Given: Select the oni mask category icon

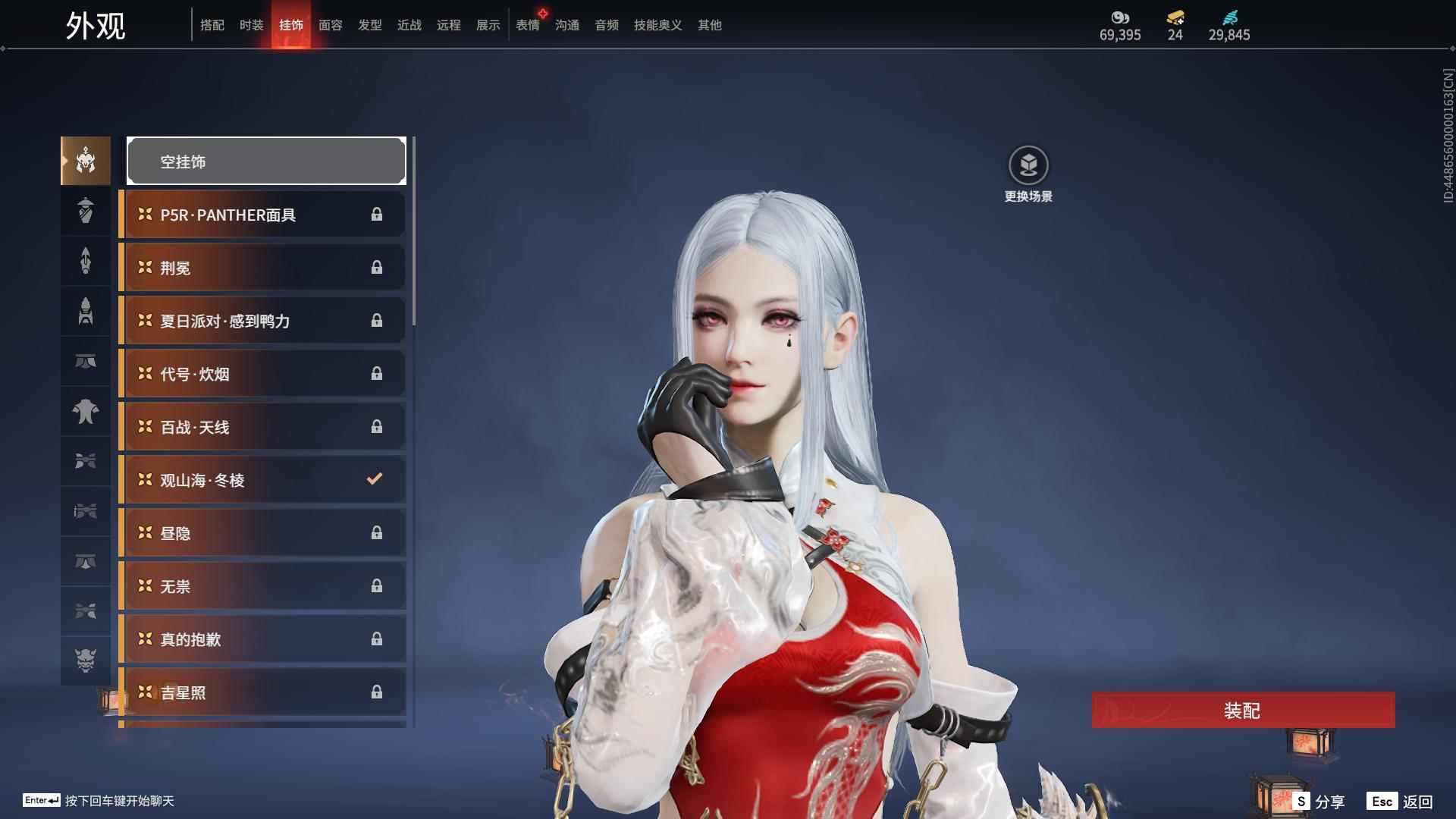Looking at the screenshot, I should [x=86, y=661].
